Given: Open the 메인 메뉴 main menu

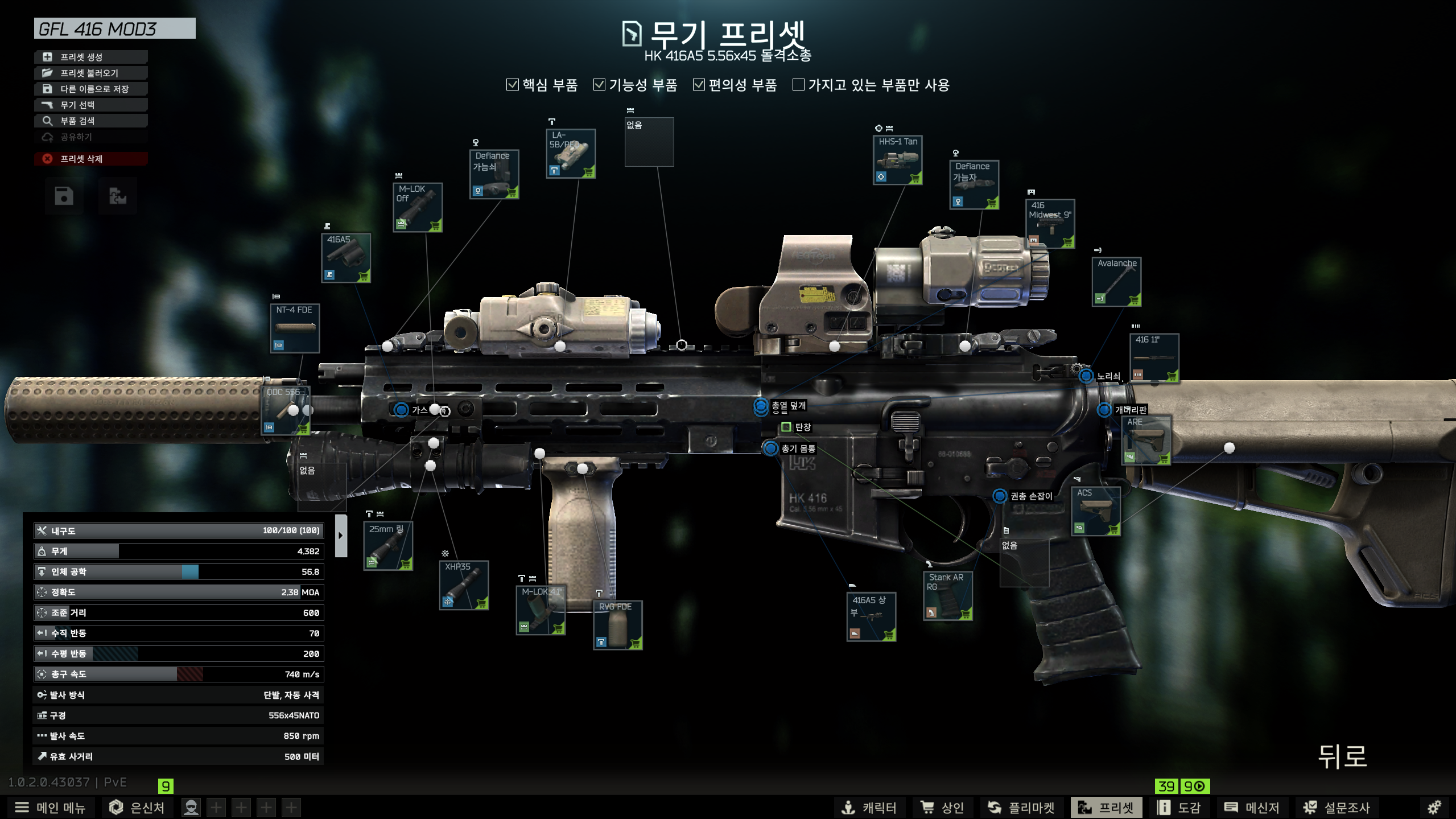Looking at the screenshot, I should (50, 807).
